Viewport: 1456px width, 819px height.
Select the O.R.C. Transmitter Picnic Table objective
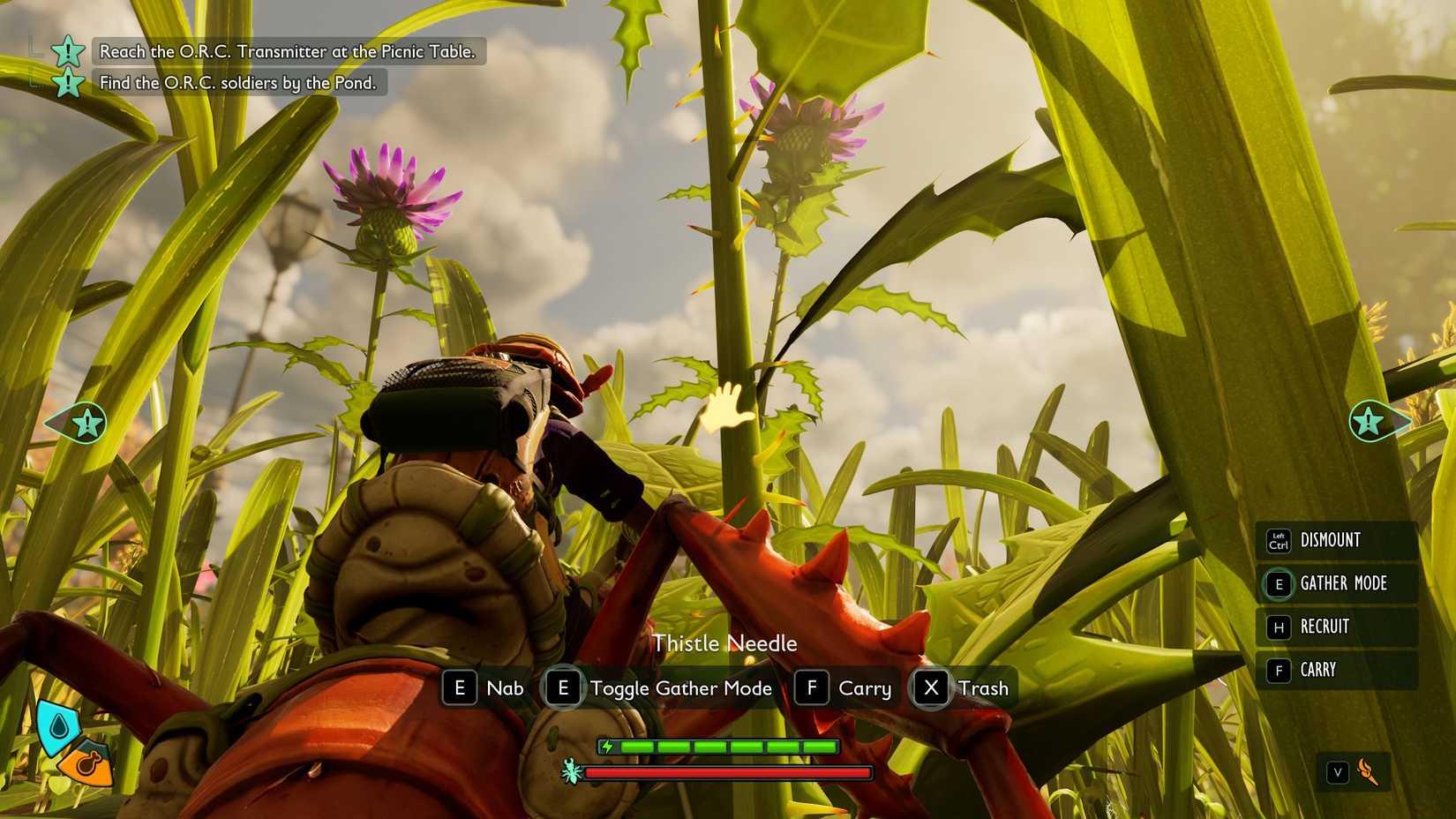(x=287, y=52)
